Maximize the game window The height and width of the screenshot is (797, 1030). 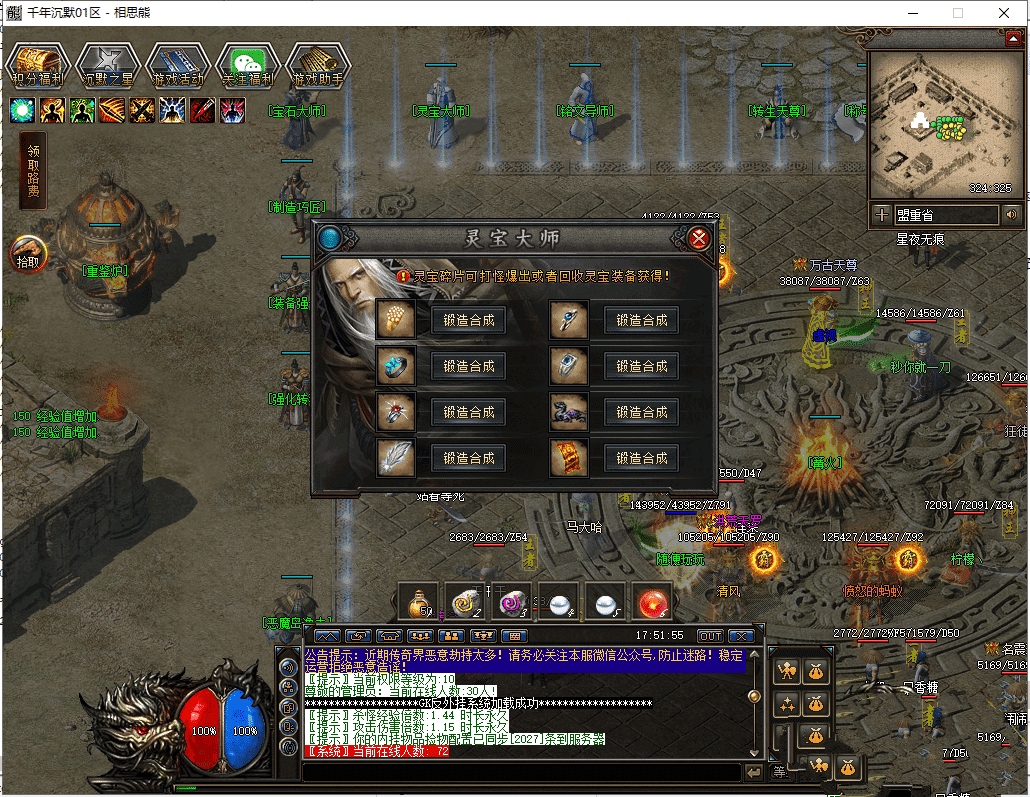pos(958,13)
